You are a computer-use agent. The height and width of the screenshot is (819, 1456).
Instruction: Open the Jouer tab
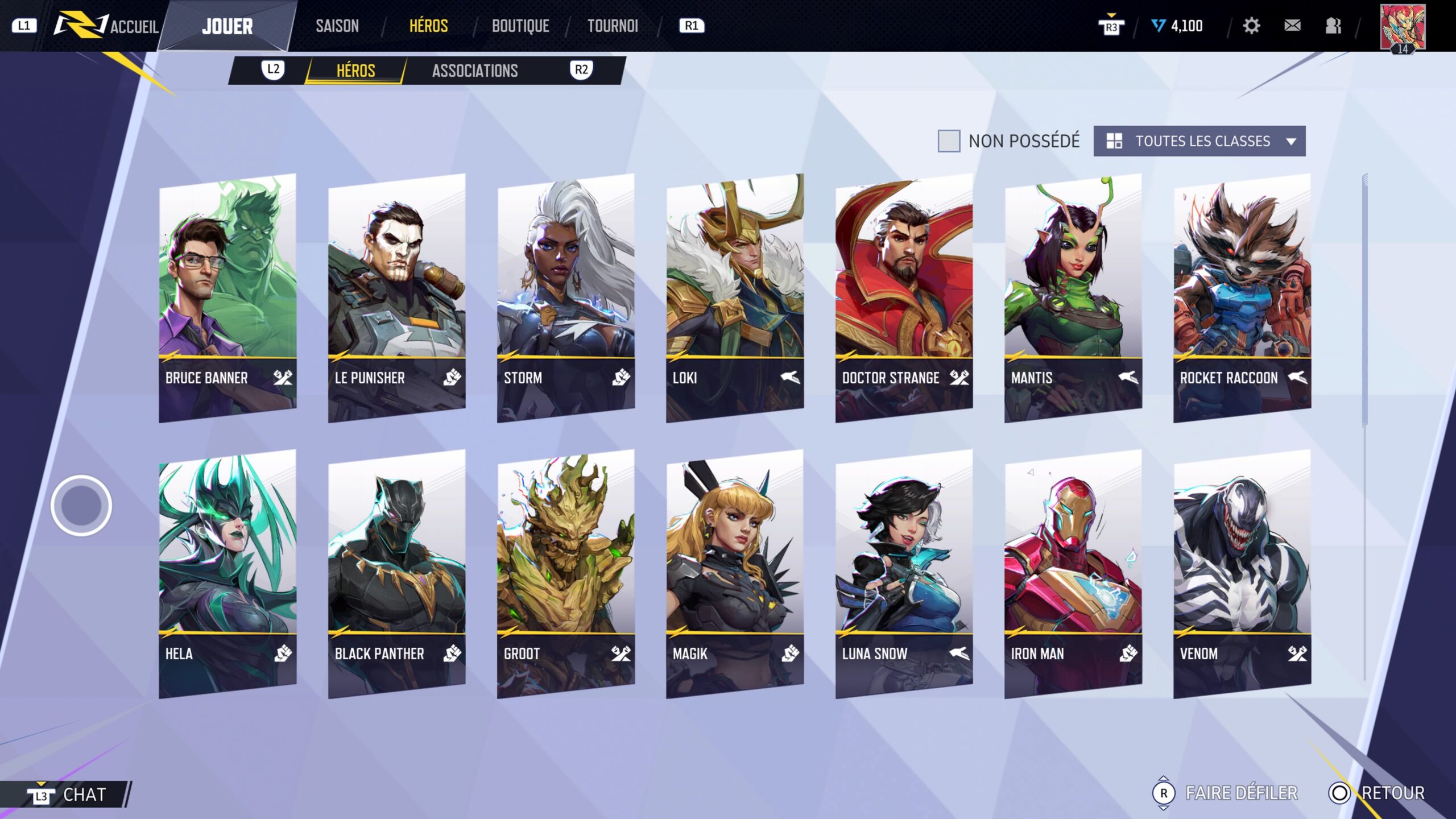[227, 26]
